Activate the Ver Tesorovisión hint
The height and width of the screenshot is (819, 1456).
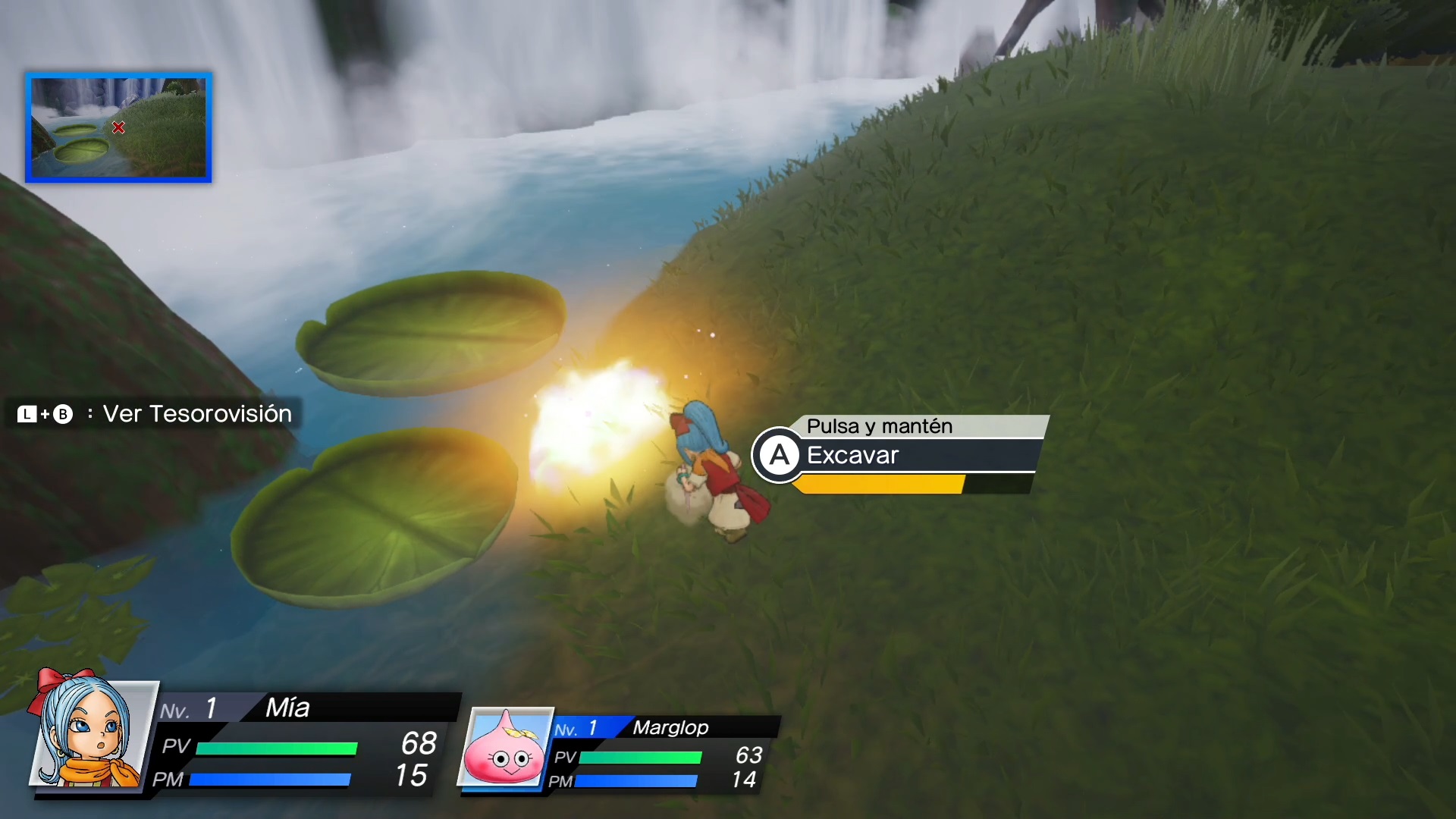point(155,414)
